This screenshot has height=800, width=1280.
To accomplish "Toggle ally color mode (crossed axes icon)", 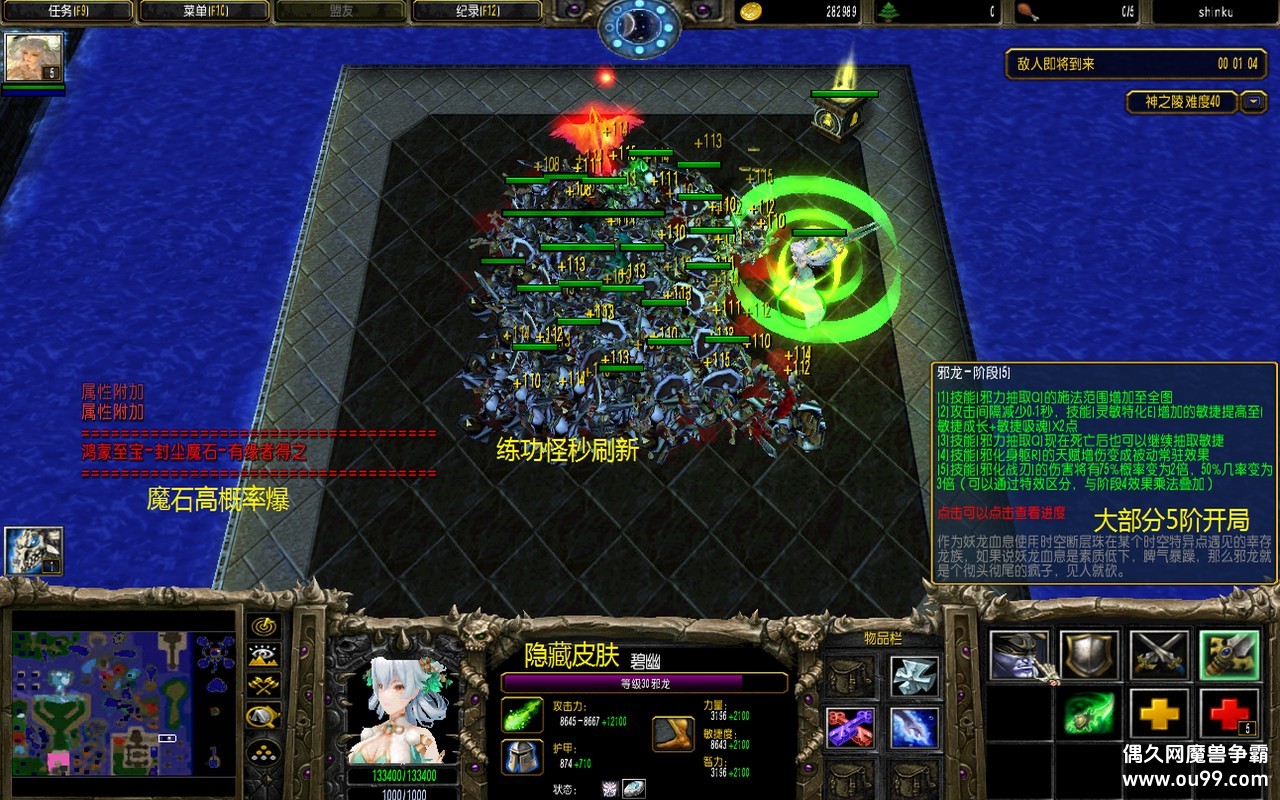I will tap(264, 686).
